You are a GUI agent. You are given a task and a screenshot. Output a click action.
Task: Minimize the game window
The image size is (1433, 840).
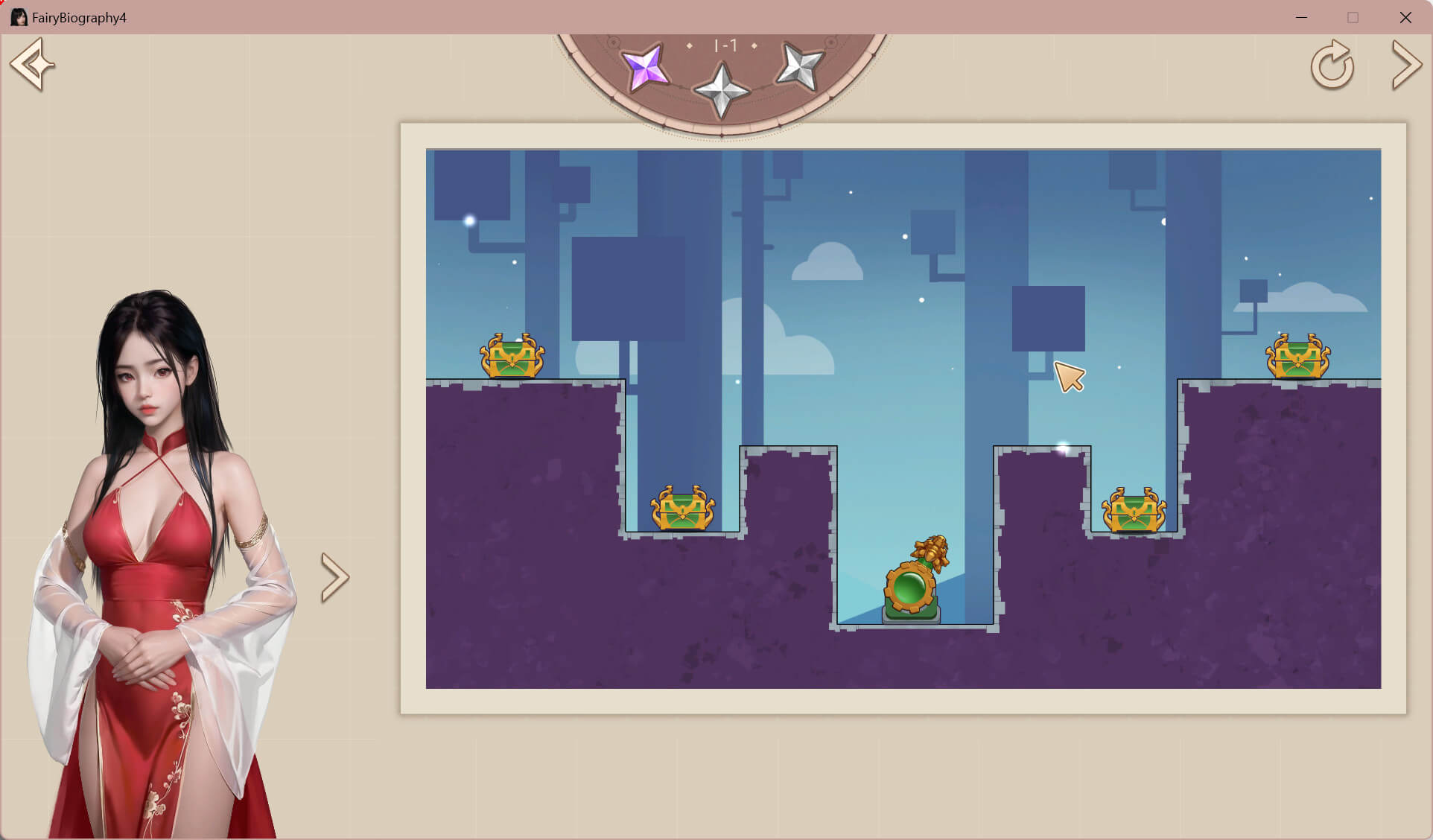pos(1301,17)
